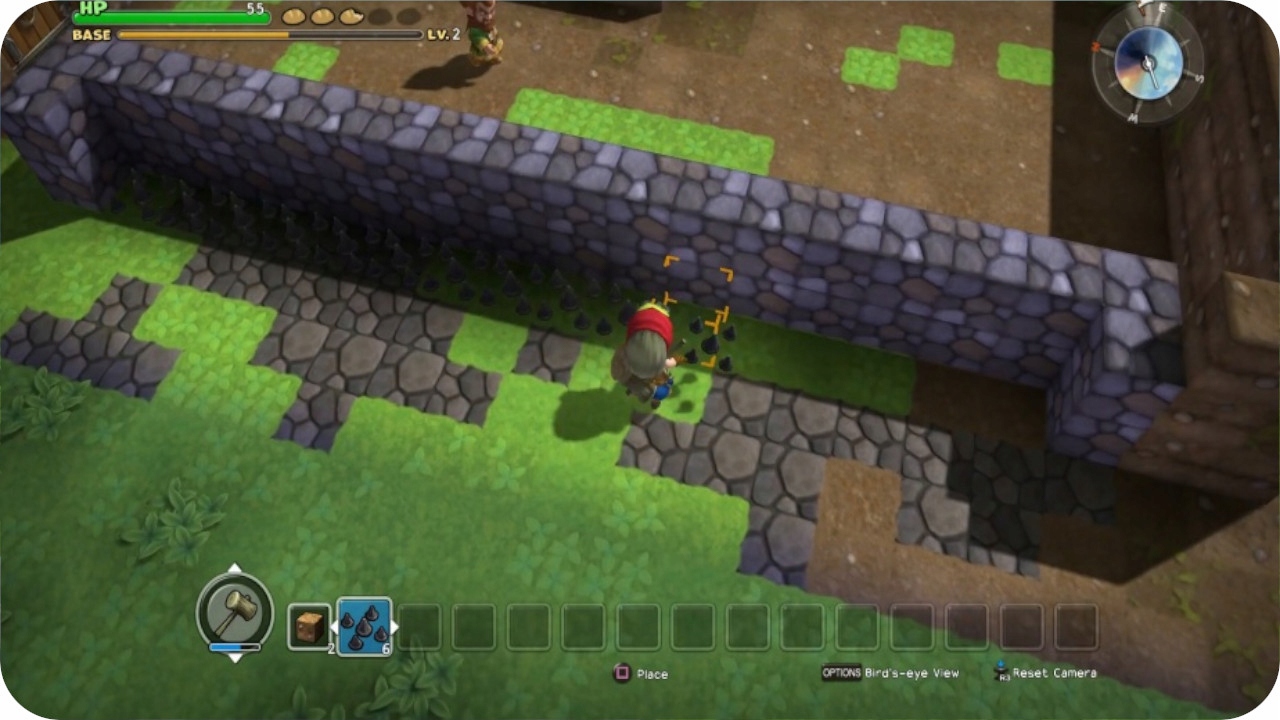The image size is (1280, 720).
Task: Choose the wooden block hotbar slot
Action: (309, 627)
